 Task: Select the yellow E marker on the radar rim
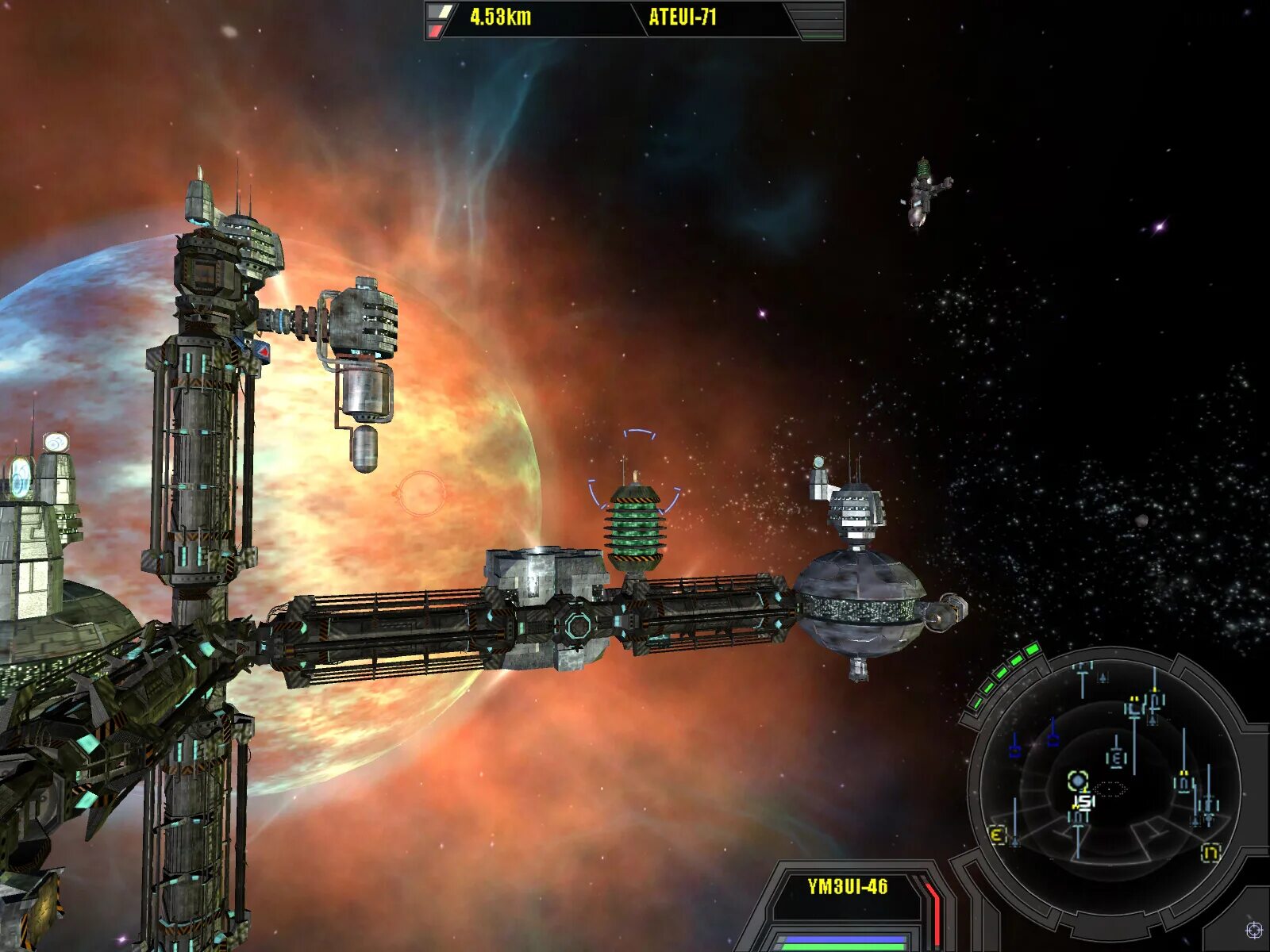click(x=998, y=835)
